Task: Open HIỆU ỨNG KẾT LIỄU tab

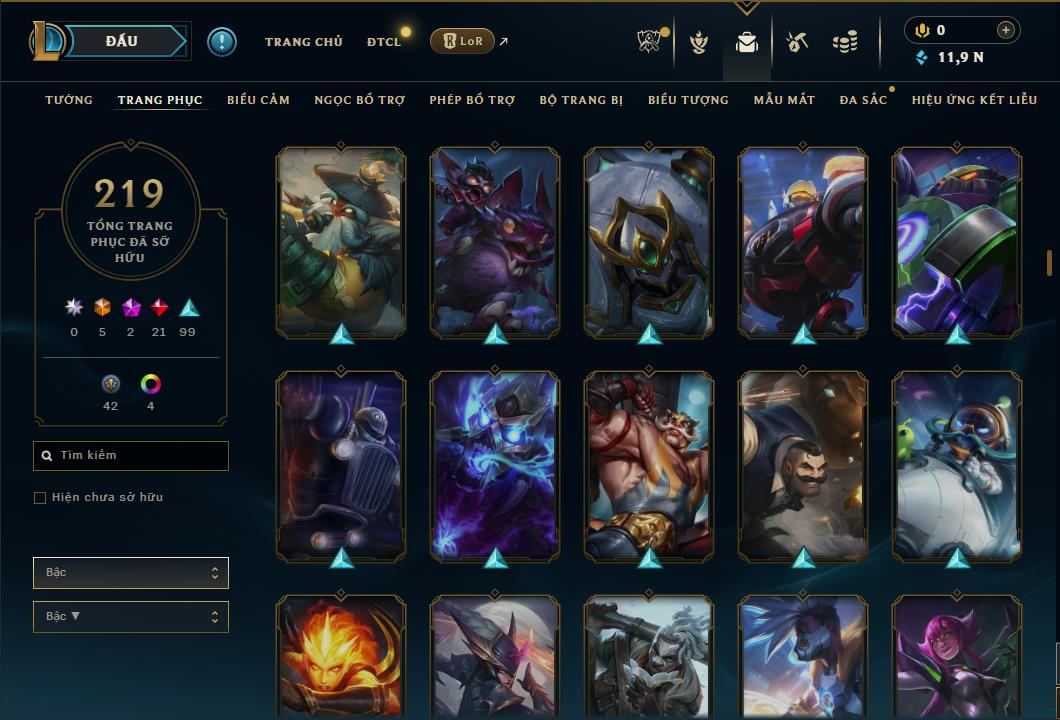Action: [974, 100]
